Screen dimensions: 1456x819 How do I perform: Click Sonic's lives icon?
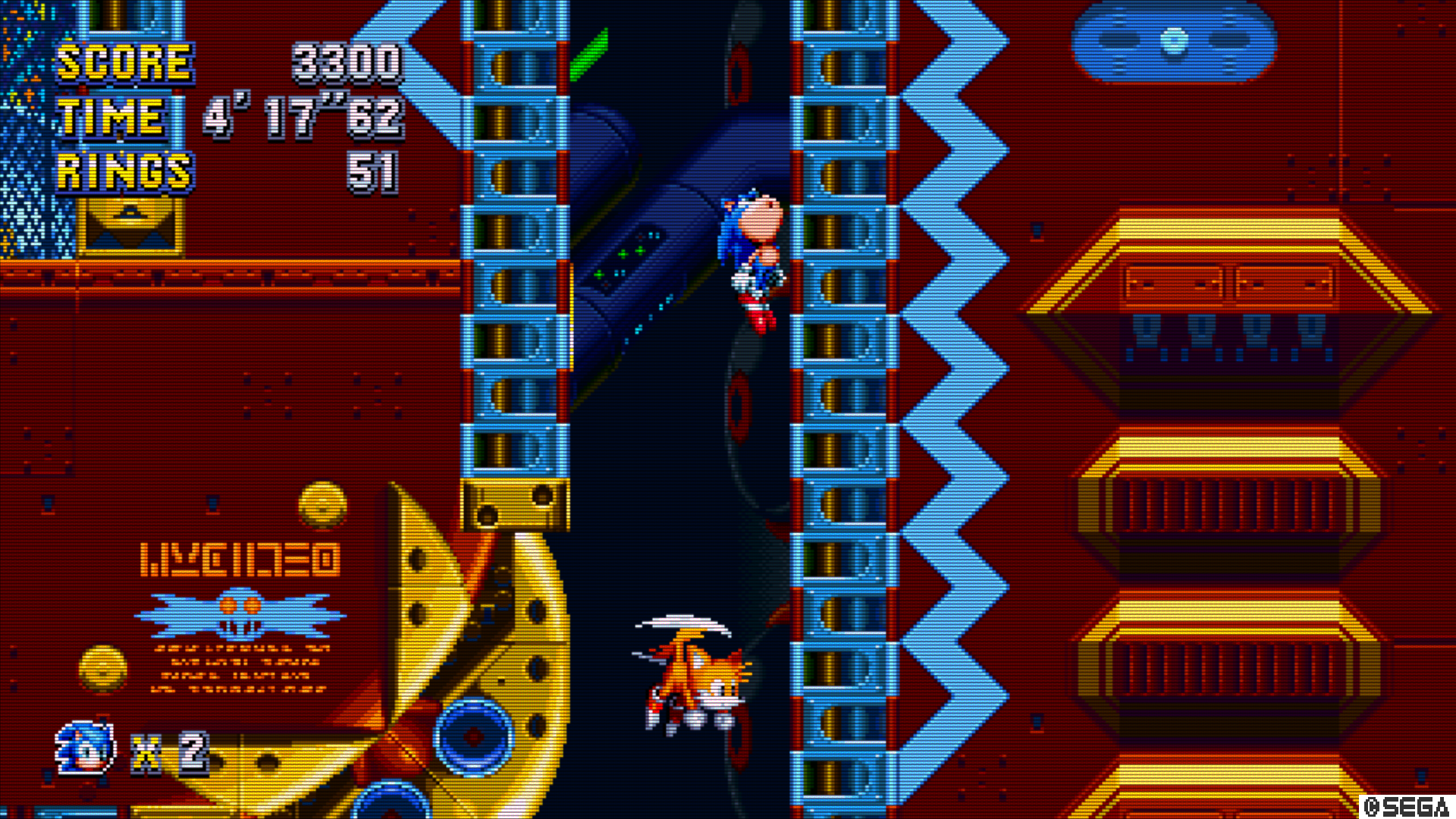[86, 748]
